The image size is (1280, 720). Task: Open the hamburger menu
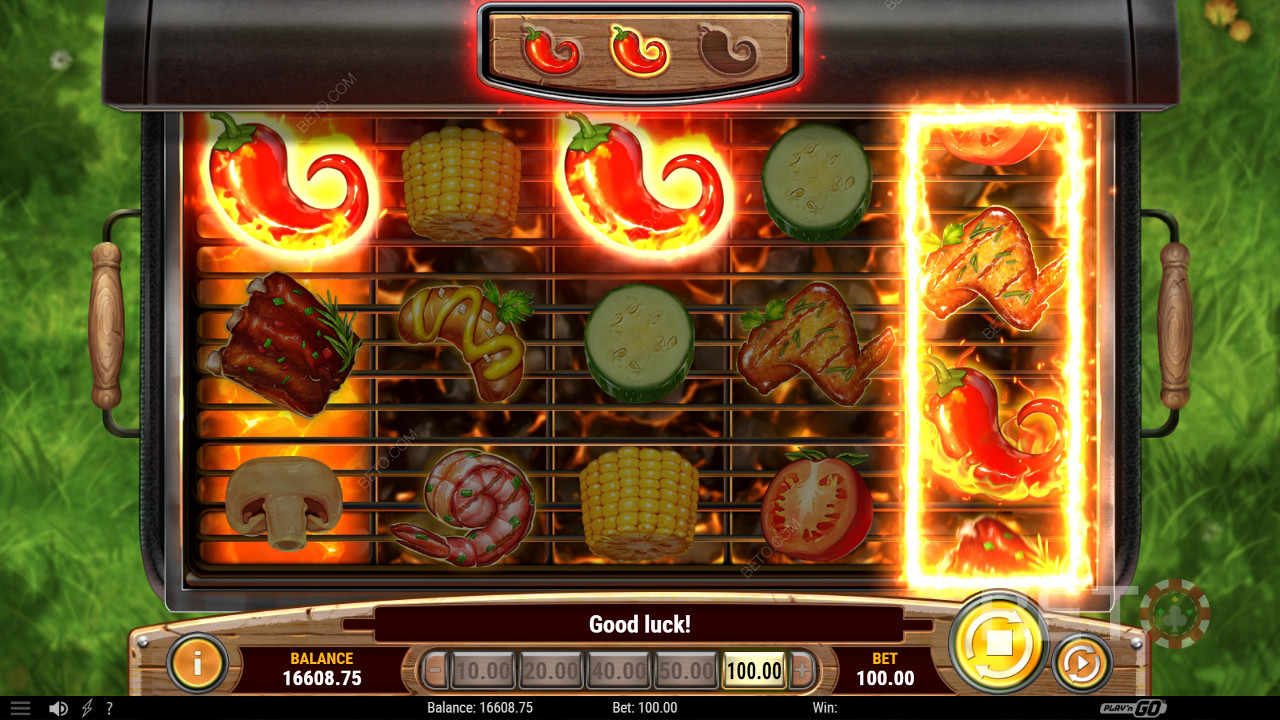pyautogui.click(x=20, y=708)
